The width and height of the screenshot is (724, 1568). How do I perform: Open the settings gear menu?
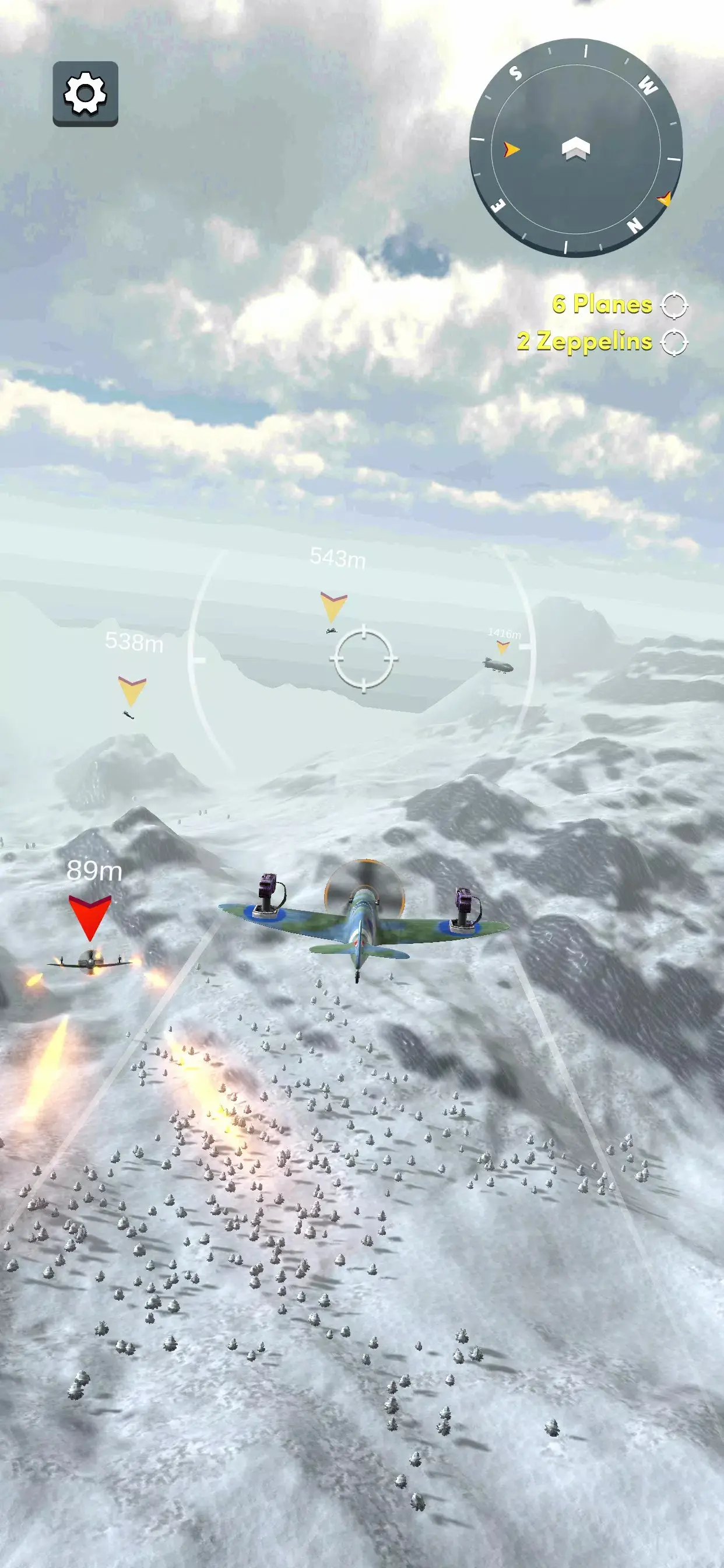[85, 94]
